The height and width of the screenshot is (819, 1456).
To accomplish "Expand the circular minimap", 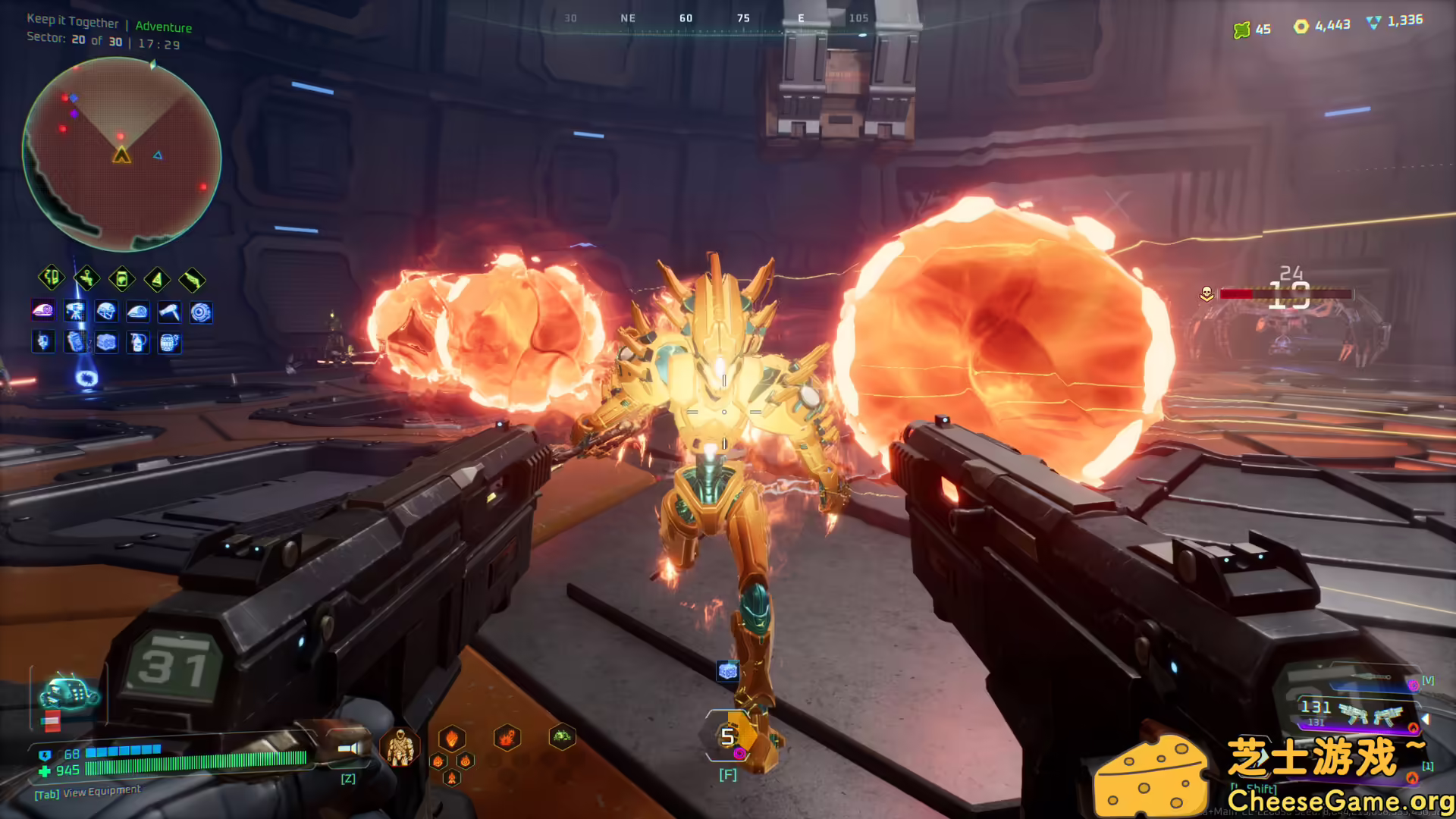I will [121, 152].
